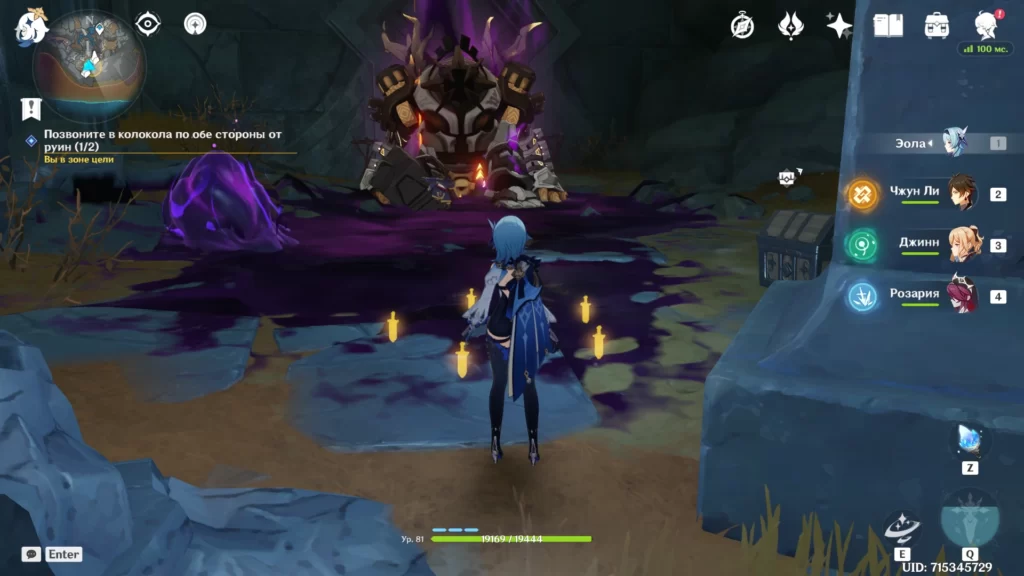Open the Paimon main menu

[30, 24]
